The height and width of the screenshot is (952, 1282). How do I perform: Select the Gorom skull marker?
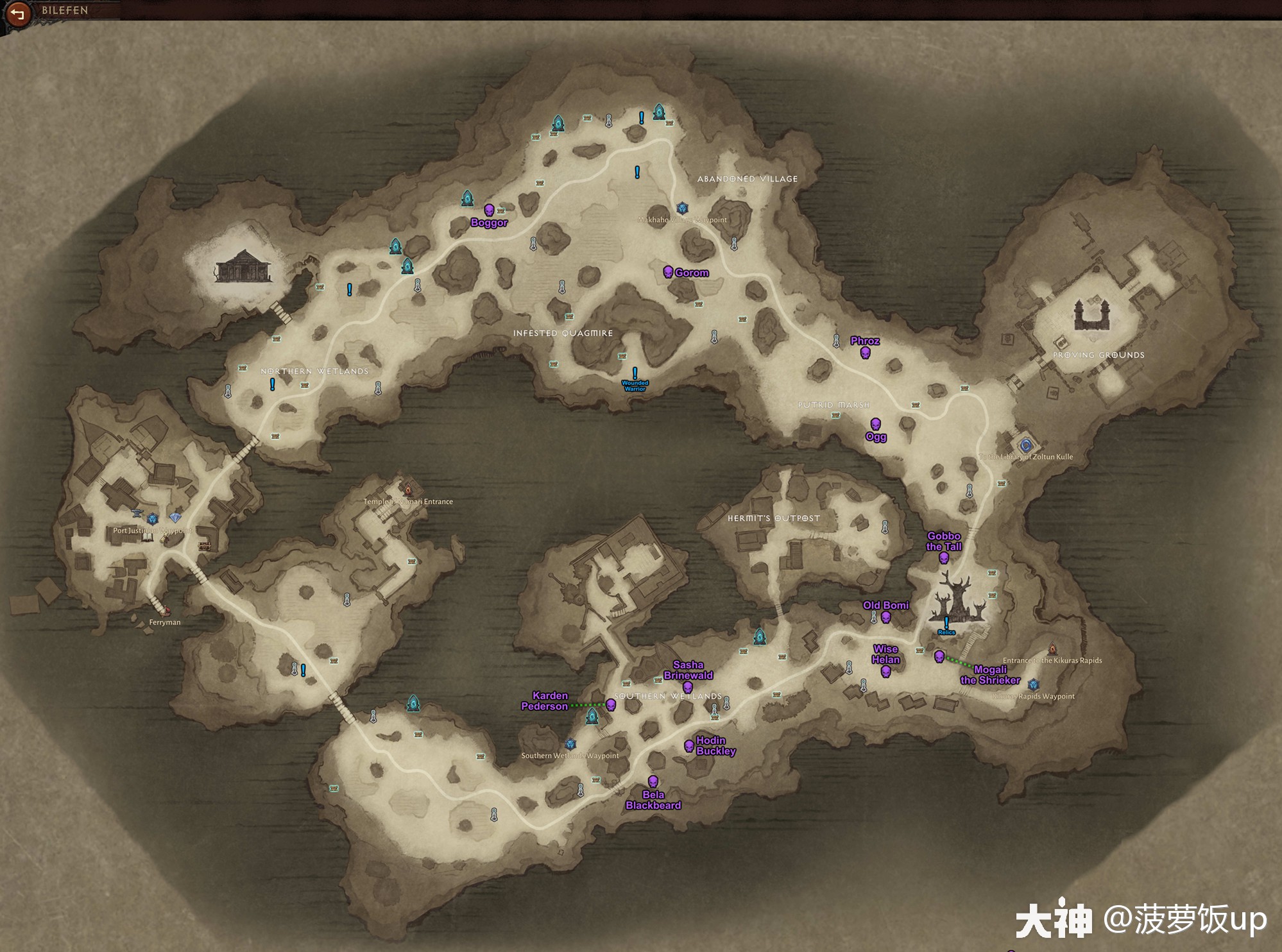coord(668,272)
